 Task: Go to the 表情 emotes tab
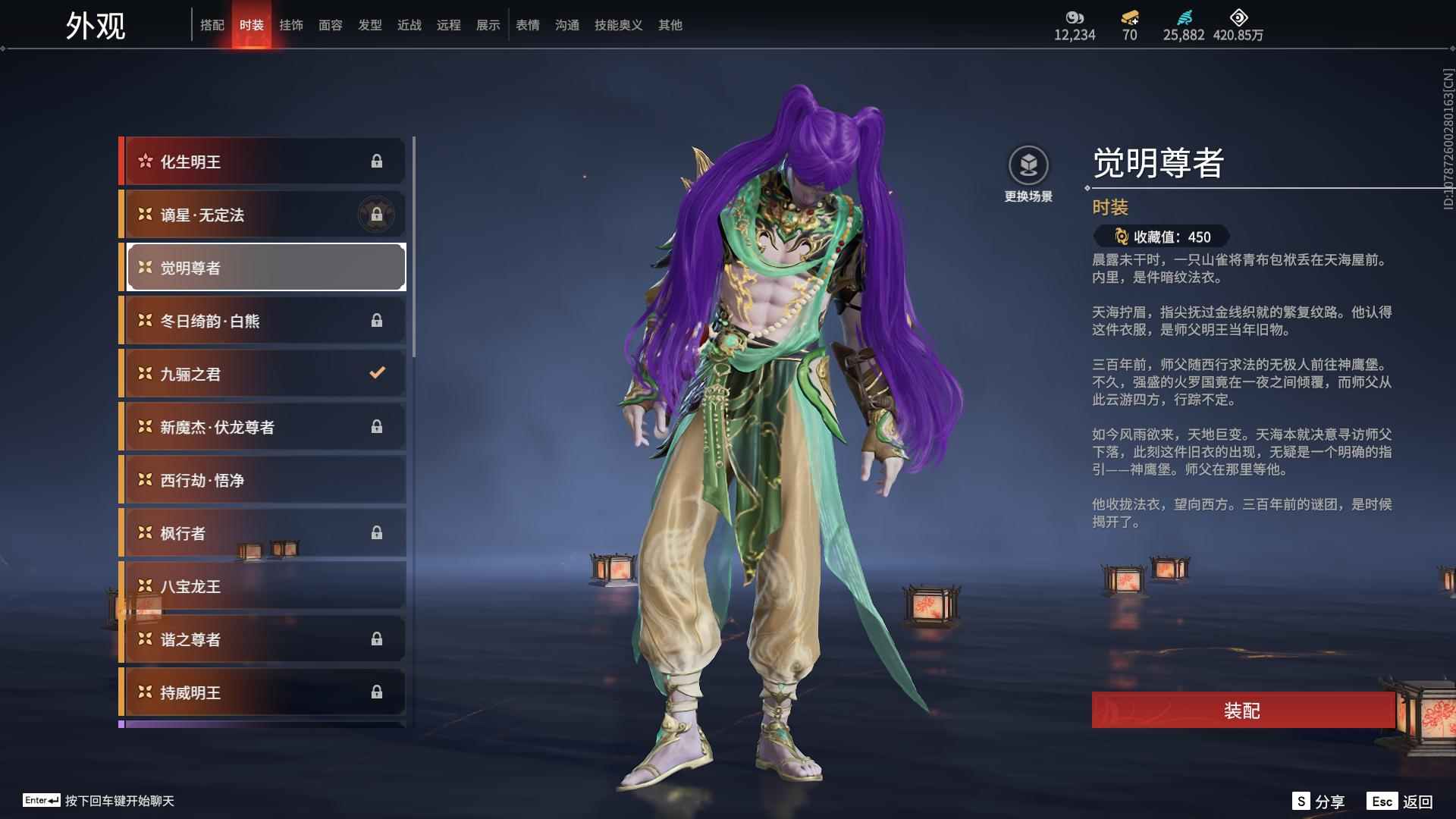528,25
